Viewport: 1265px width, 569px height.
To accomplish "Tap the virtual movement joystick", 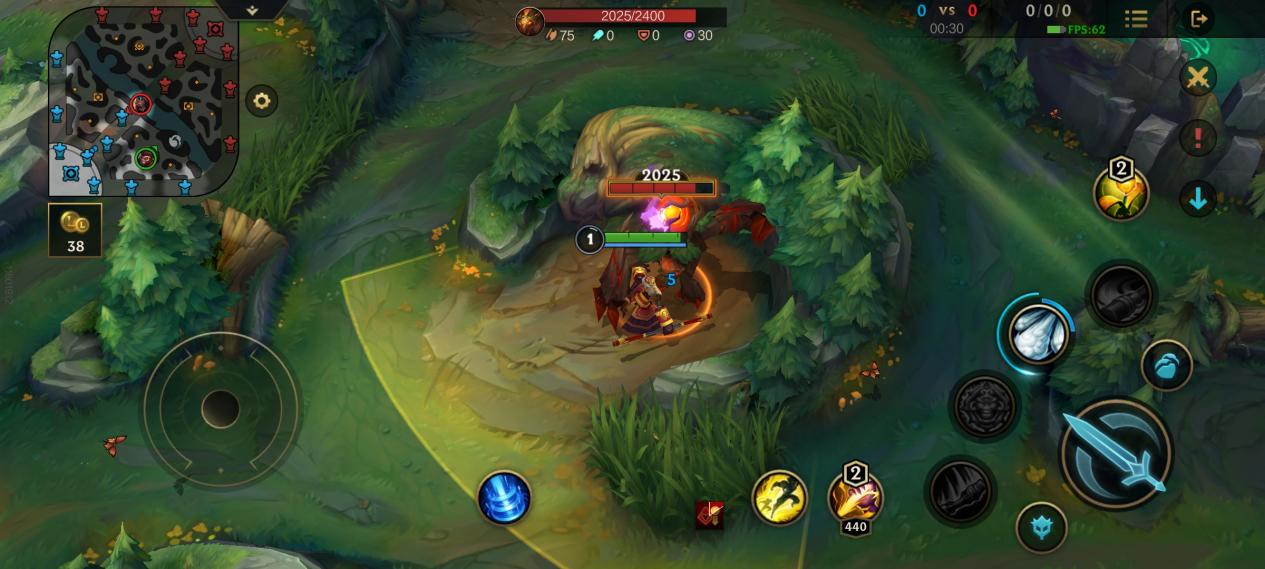I will 220,408.
